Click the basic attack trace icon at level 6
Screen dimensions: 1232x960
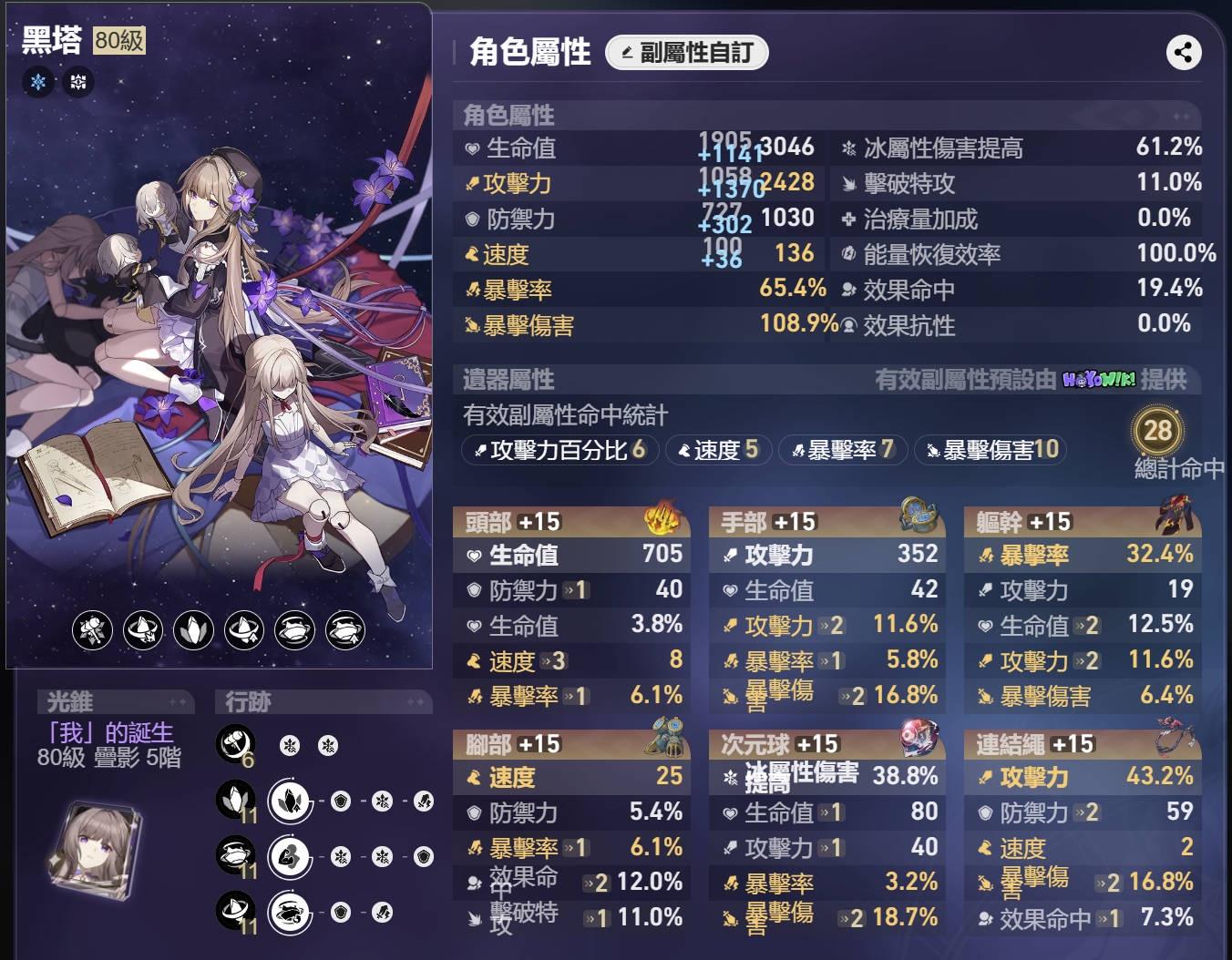tap(235, 745)
